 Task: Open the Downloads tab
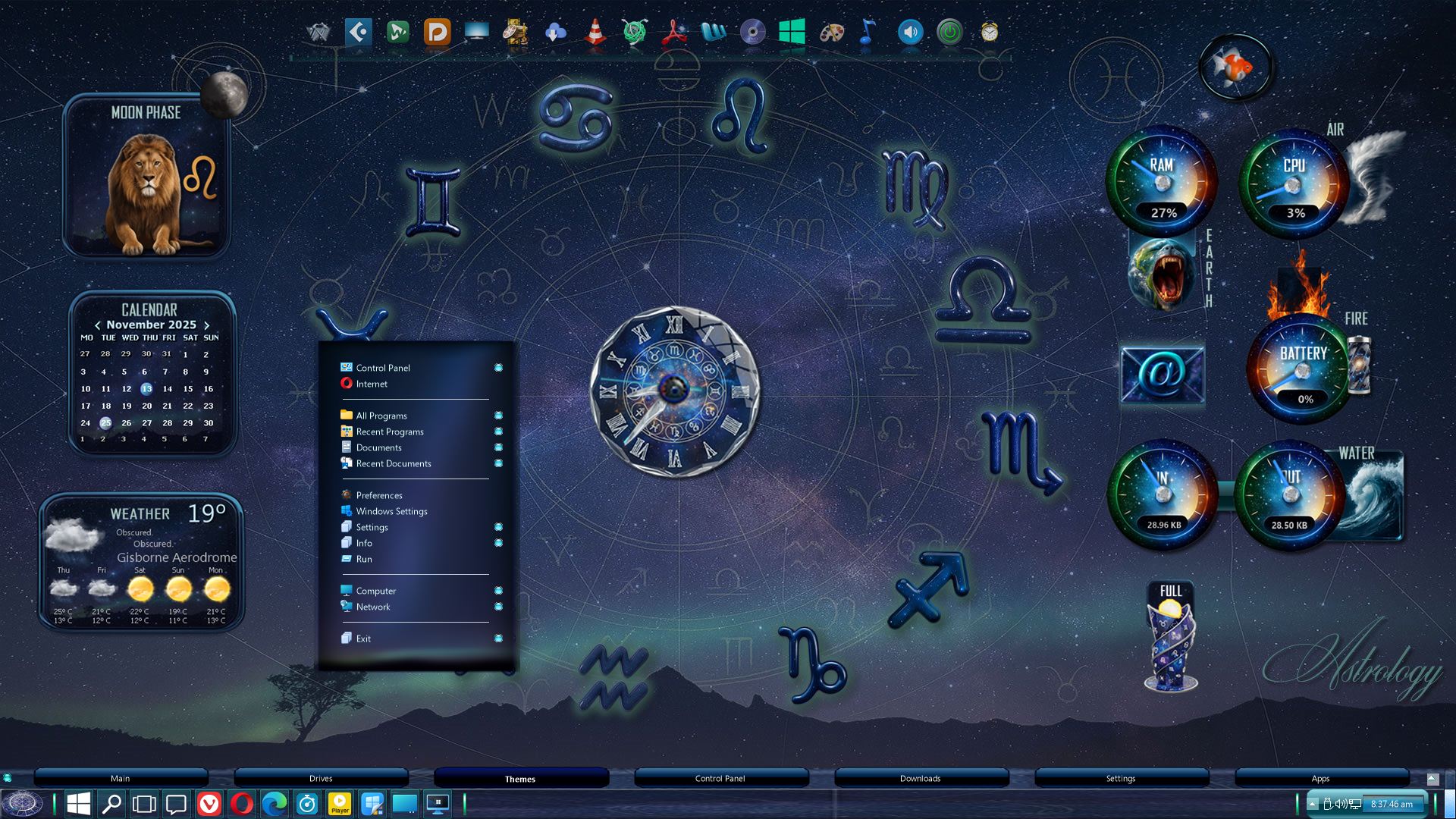click(x=920, y=778)
